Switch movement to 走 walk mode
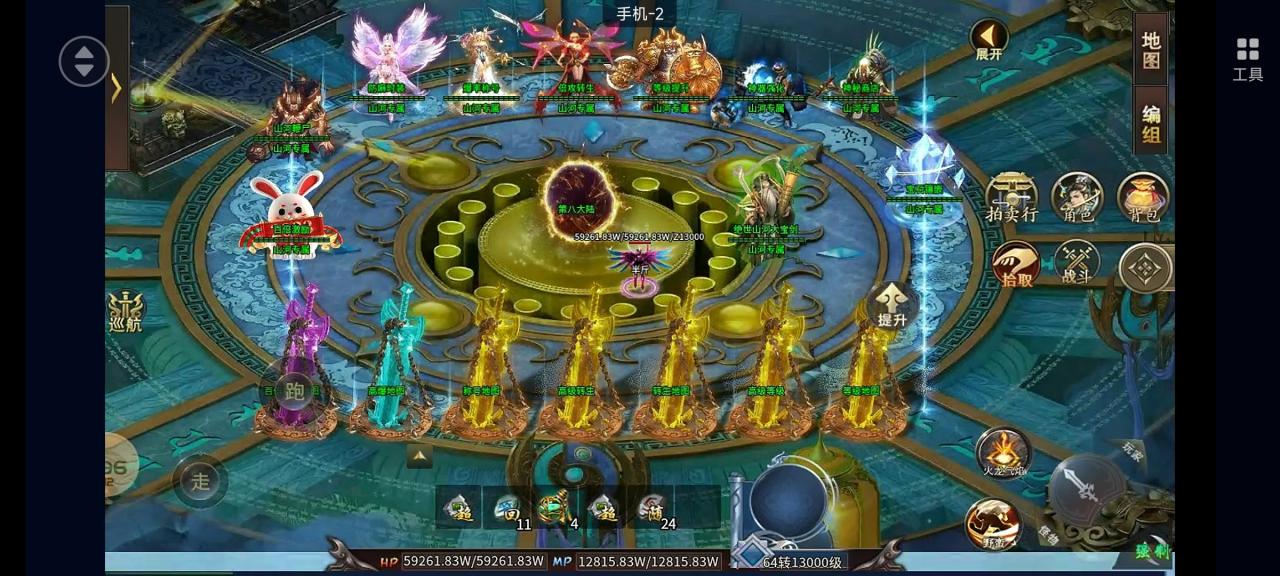The image size is (1280, 576). tap(201, 481)
